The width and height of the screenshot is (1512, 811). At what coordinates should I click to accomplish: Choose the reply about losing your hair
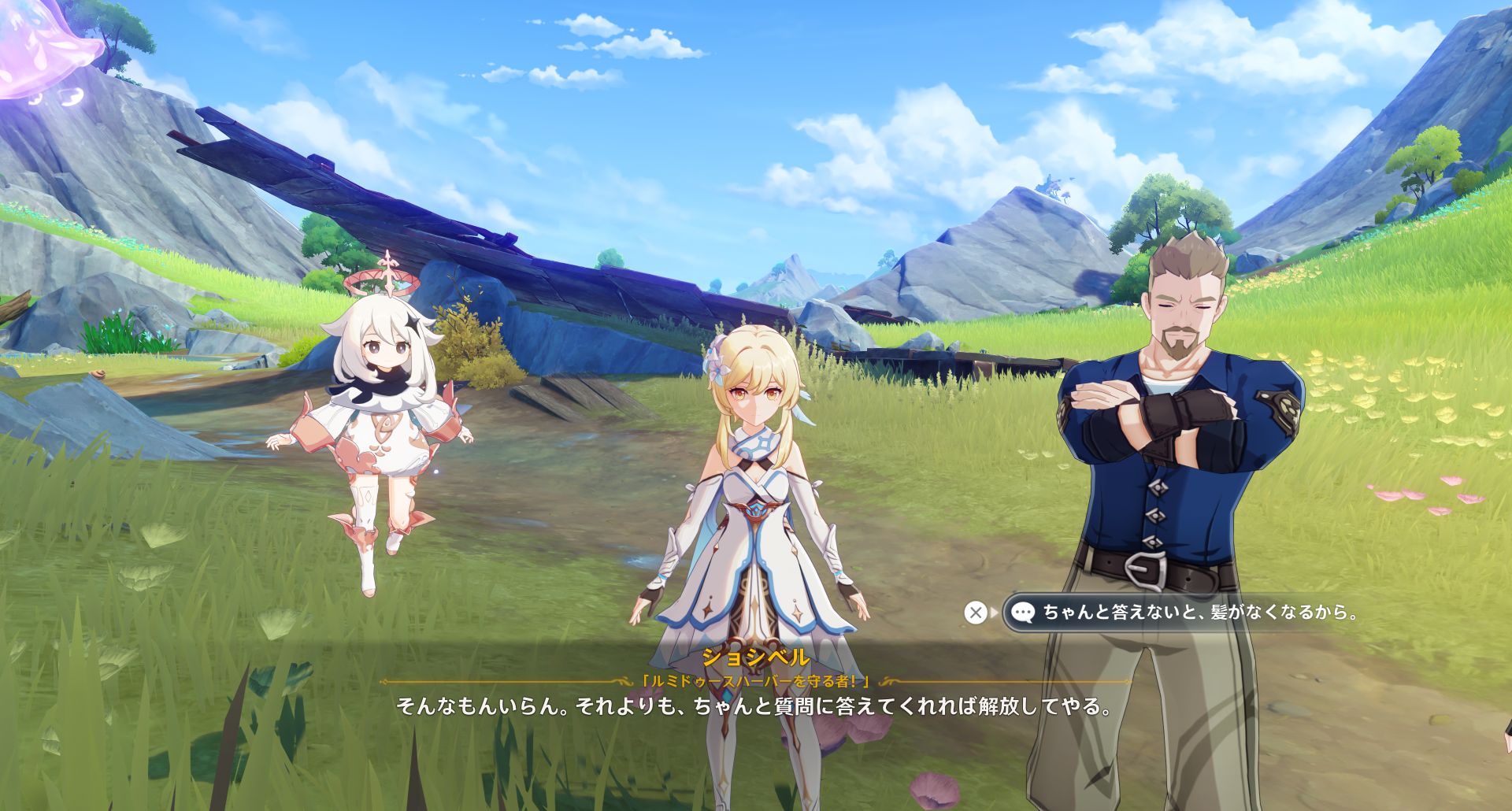pos(1188,612)
